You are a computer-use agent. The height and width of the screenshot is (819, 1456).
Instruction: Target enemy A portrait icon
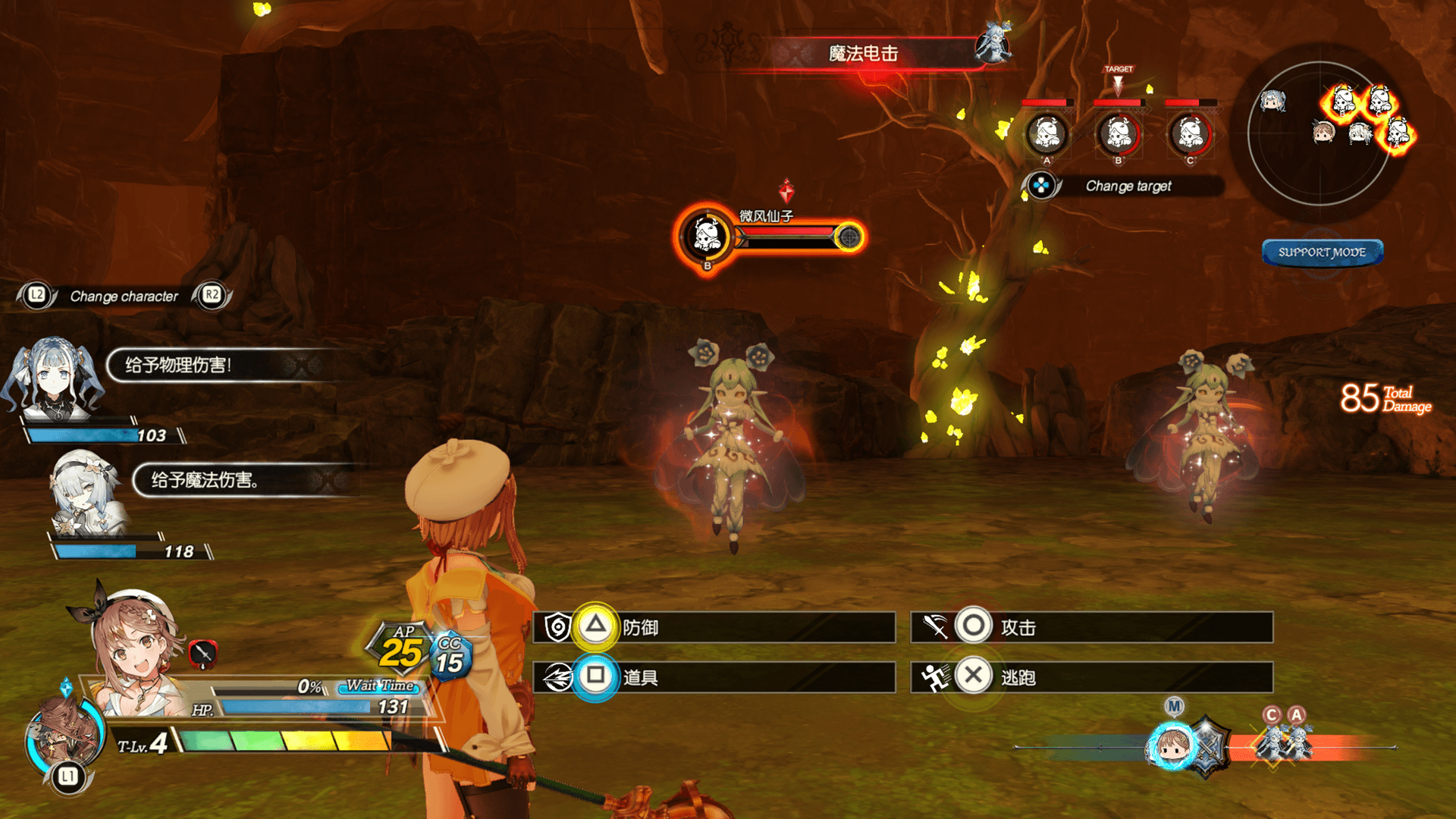pyautogui.click(x=1046, y=134)
